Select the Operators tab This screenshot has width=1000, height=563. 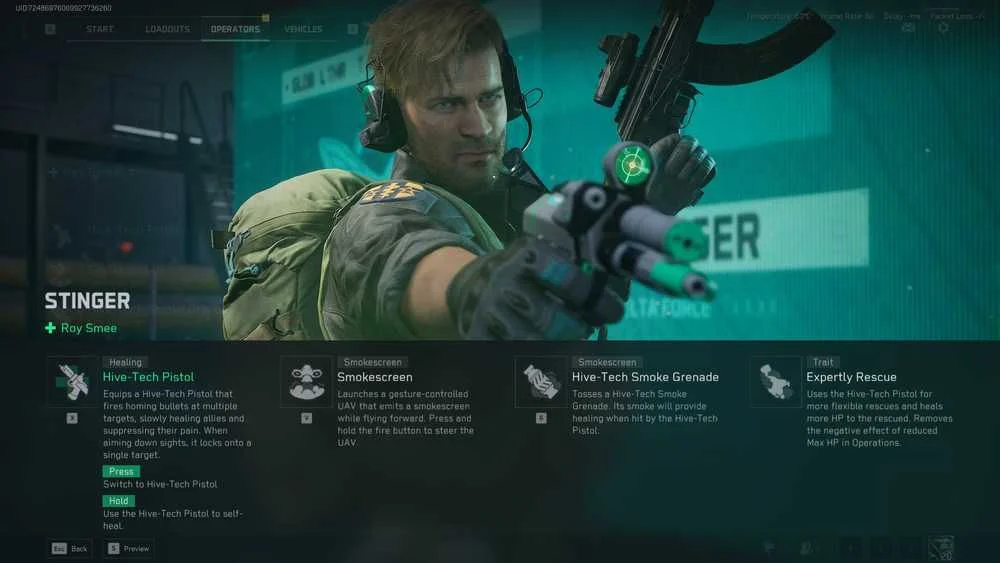coord(235,29)
